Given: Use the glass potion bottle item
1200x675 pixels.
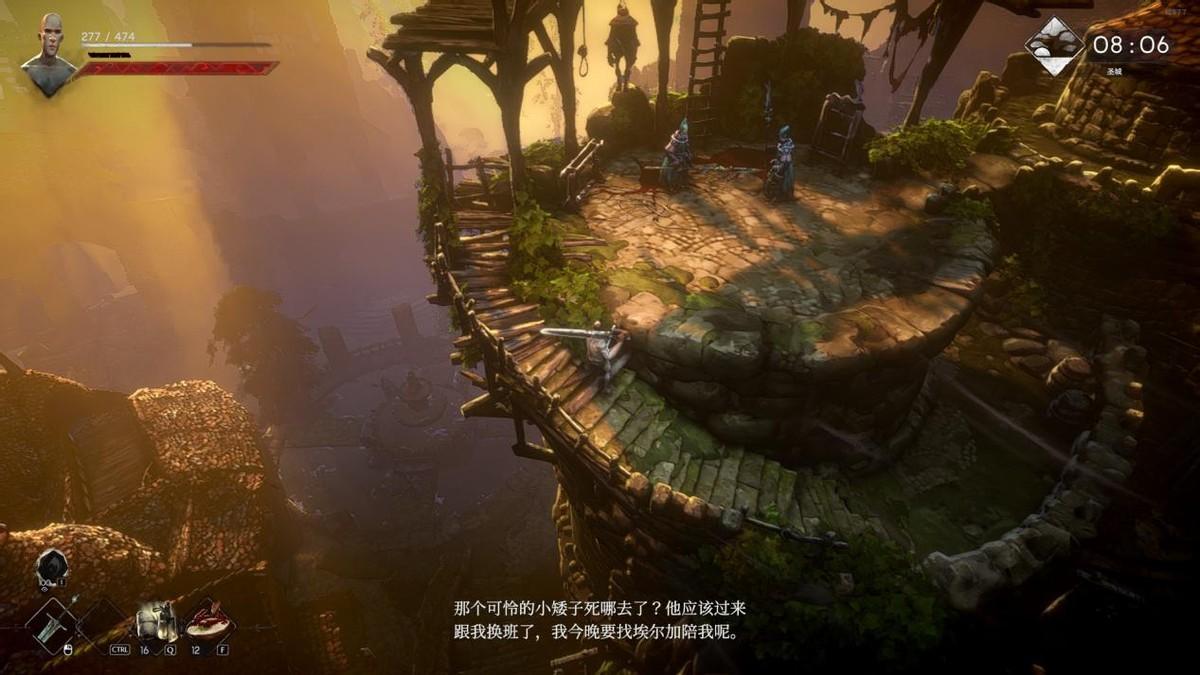Looking at the screenshot, I should [155, 622].
